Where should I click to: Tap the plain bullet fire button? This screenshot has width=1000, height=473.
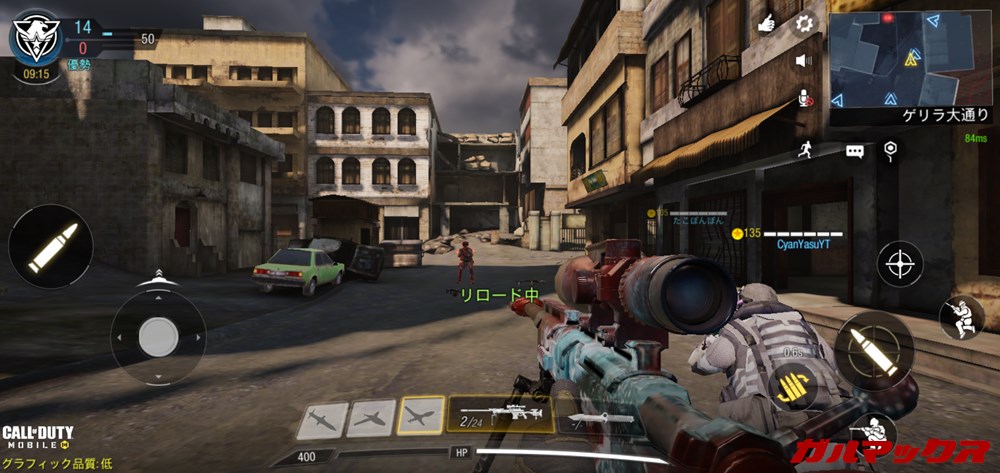(50, 246)
